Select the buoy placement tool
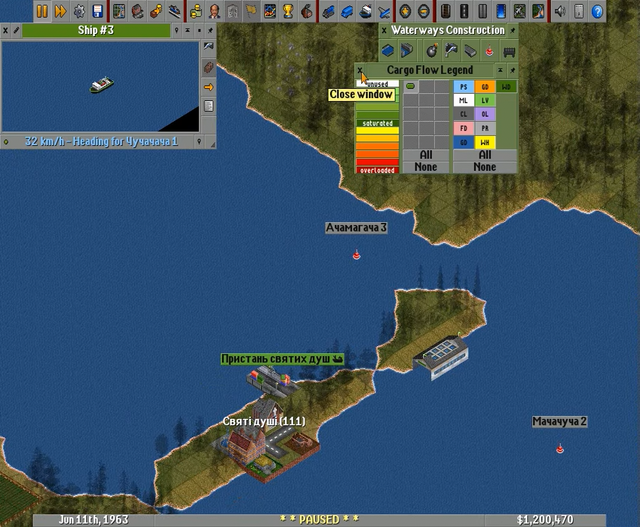 tap(489, 50)
